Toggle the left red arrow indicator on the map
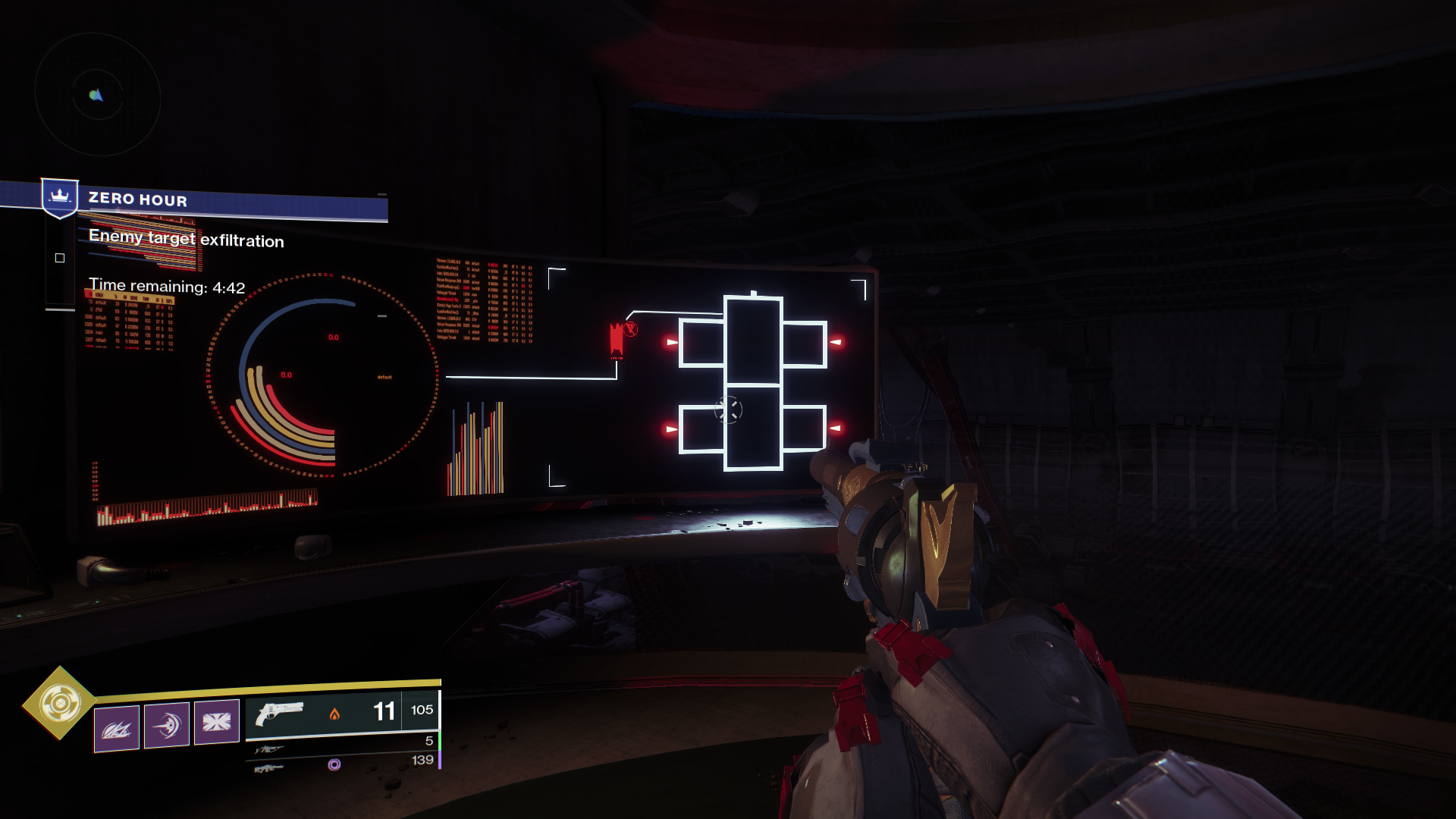1456x819 pixels. click(x=671, y=341)
